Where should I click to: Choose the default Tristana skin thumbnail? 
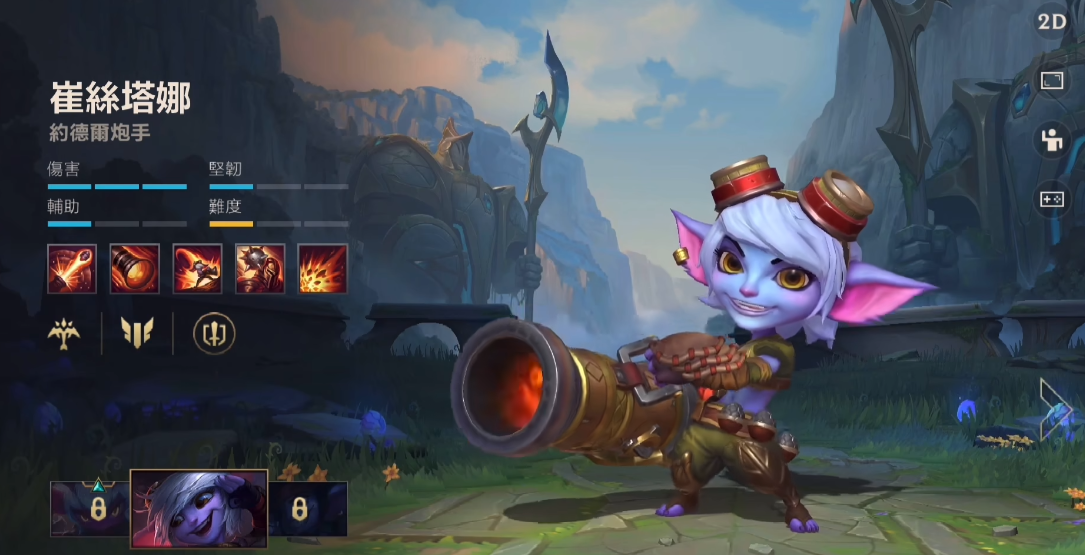199,510
